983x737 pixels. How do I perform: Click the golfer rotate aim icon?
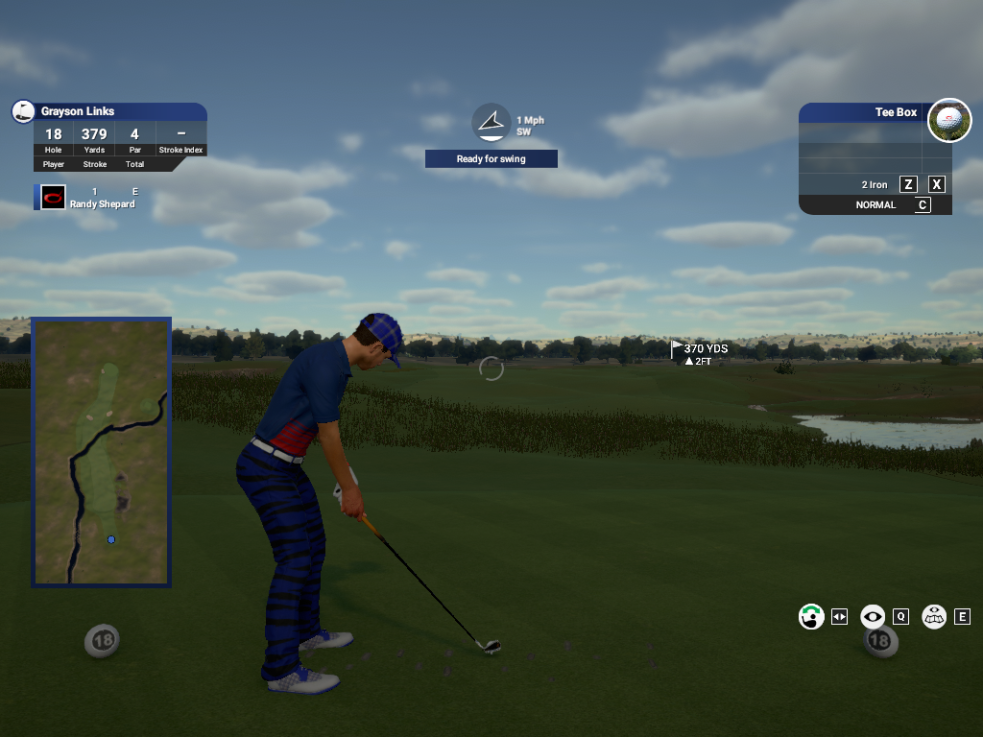click(811, 617)
